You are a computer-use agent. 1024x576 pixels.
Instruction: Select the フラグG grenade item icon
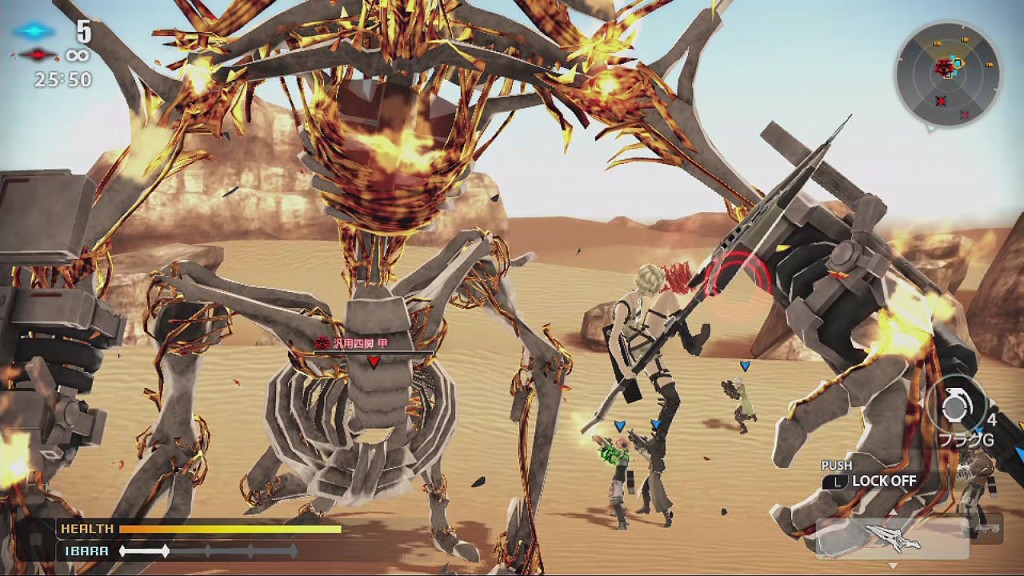954,405
